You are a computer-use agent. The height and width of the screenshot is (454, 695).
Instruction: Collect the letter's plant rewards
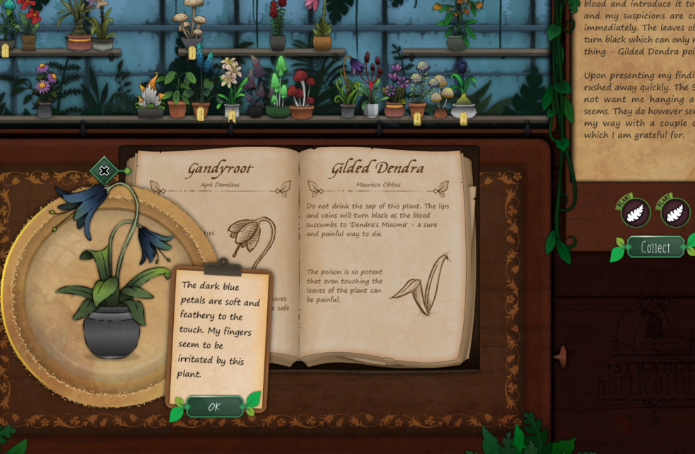(x=655, y=247)
